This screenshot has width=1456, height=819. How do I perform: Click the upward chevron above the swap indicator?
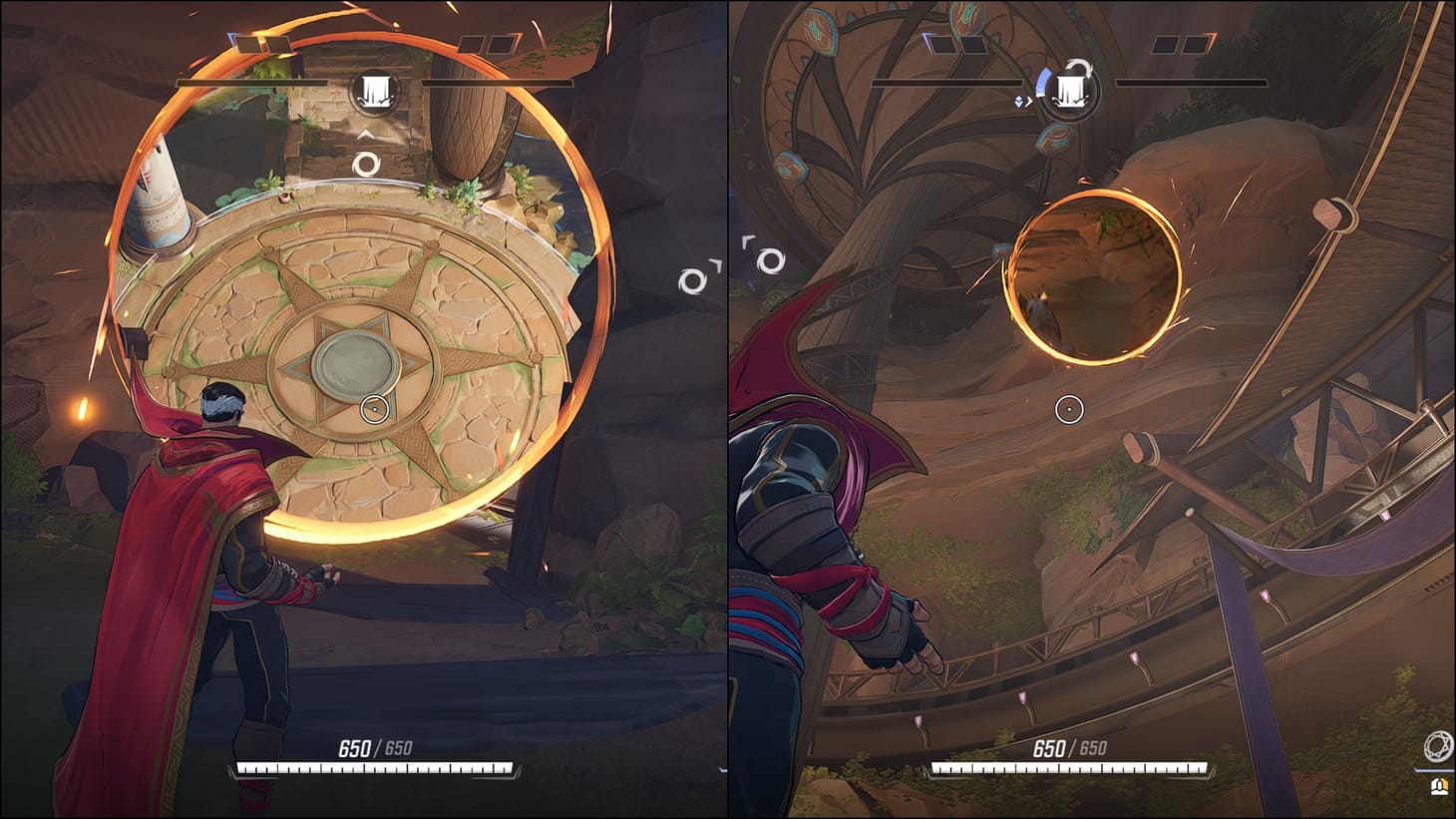[x=365, y=132]
